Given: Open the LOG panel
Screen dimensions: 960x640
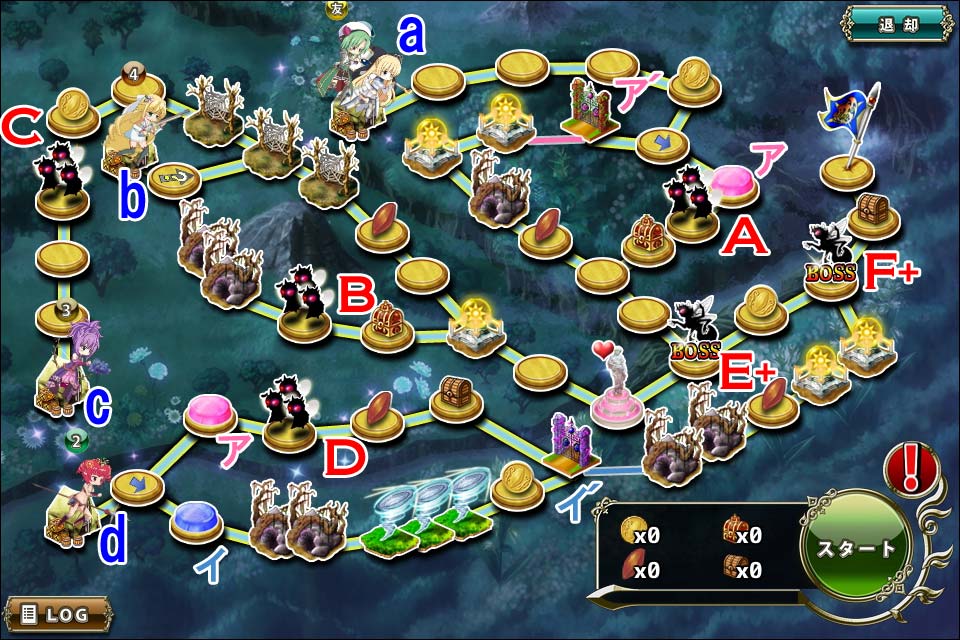Looking at the screenshot, I should (57, 613).
